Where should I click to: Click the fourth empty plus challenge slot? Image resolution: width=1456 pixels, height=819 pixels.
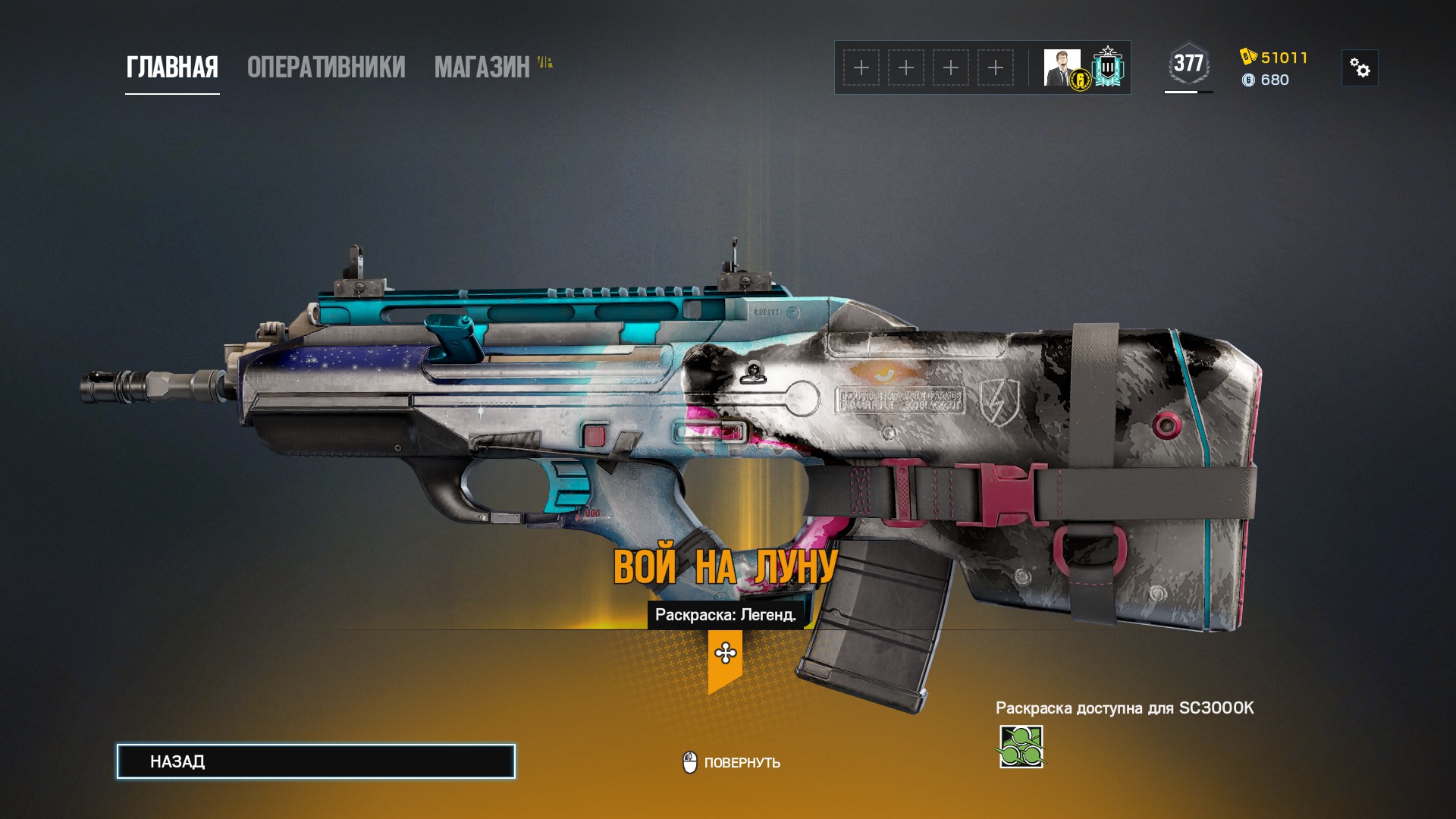[994, 67]
